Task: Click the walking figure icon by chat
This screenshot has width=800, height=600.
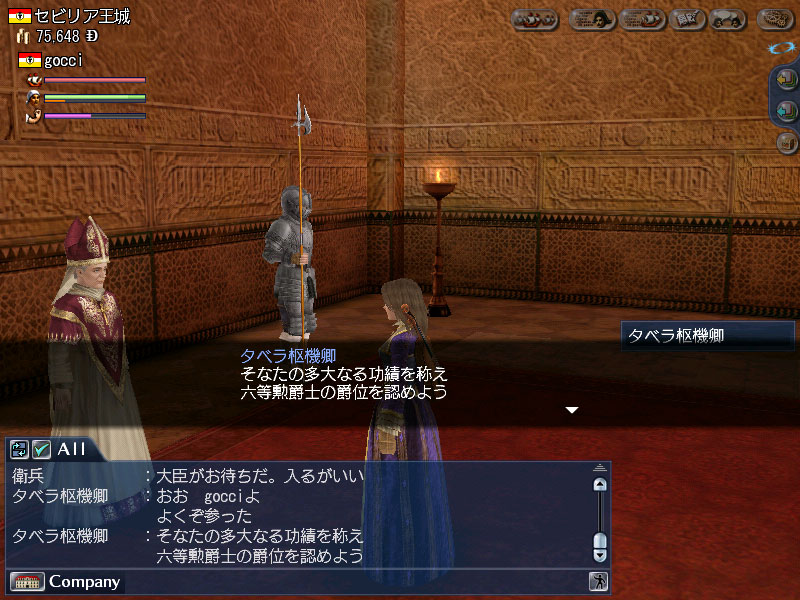Action: click(598, 581)
